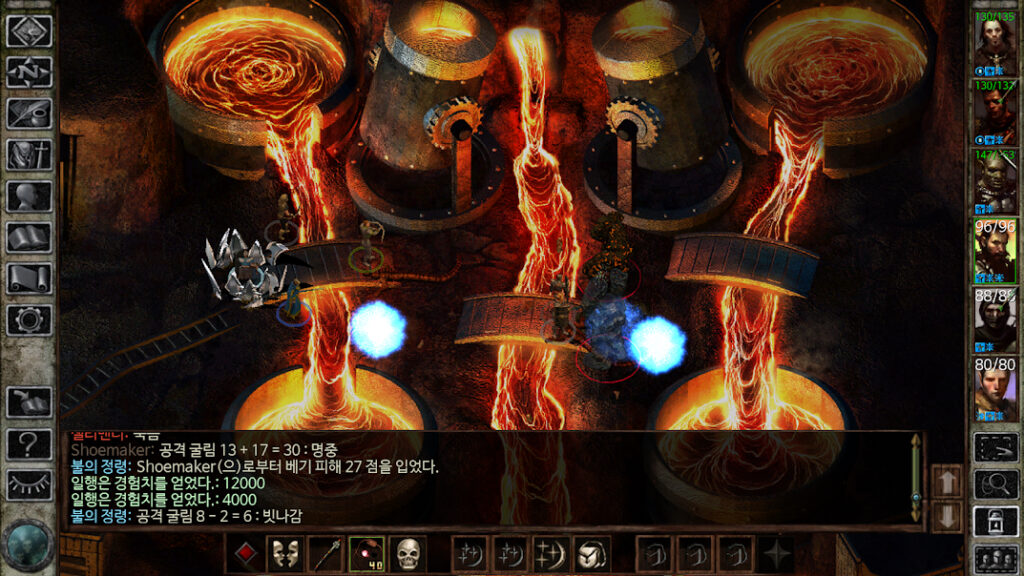Select the staff weapon quick slot
This screenshot has height=576, width=1024.
(326, 553)
